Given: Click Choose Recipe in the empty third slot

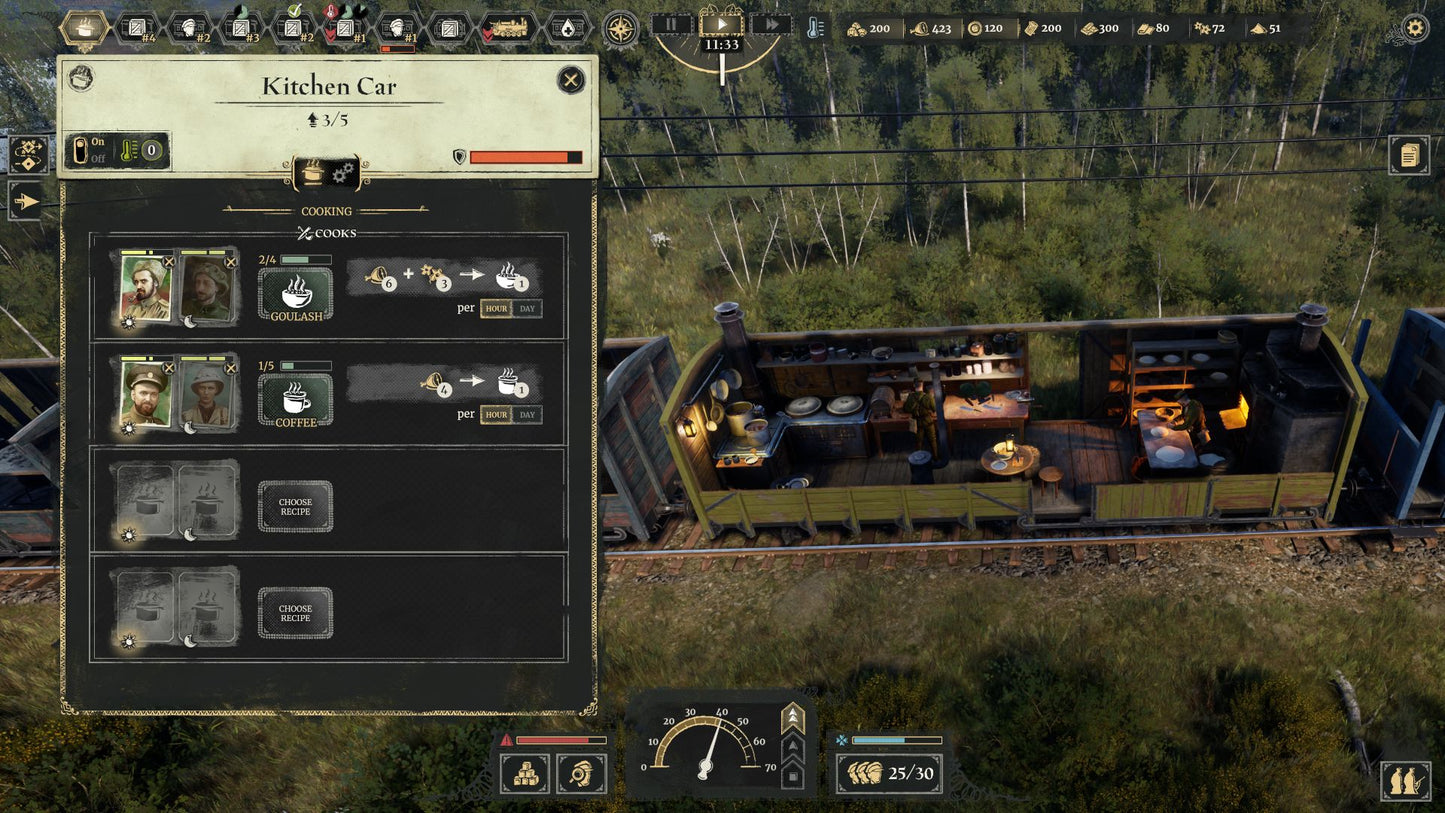Looking at the screenshot, I should pos(294,506).
